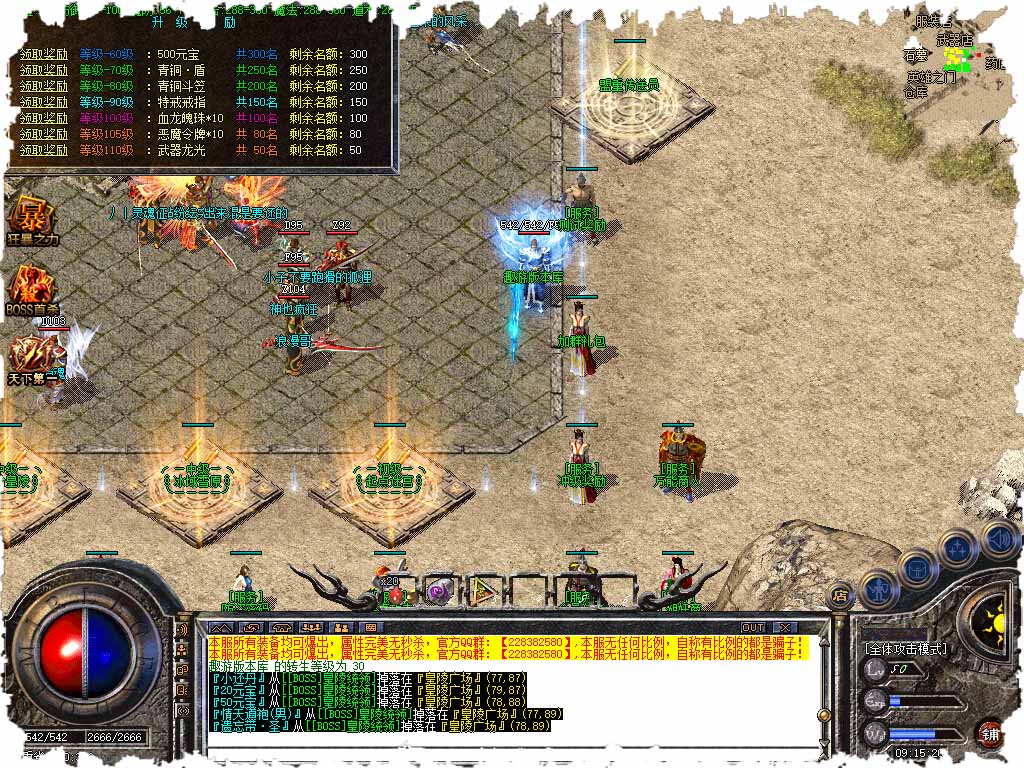Switch the 全体攻击模式 attack mode
Viewport: 1024px width, 768px height.
[905, 649]
